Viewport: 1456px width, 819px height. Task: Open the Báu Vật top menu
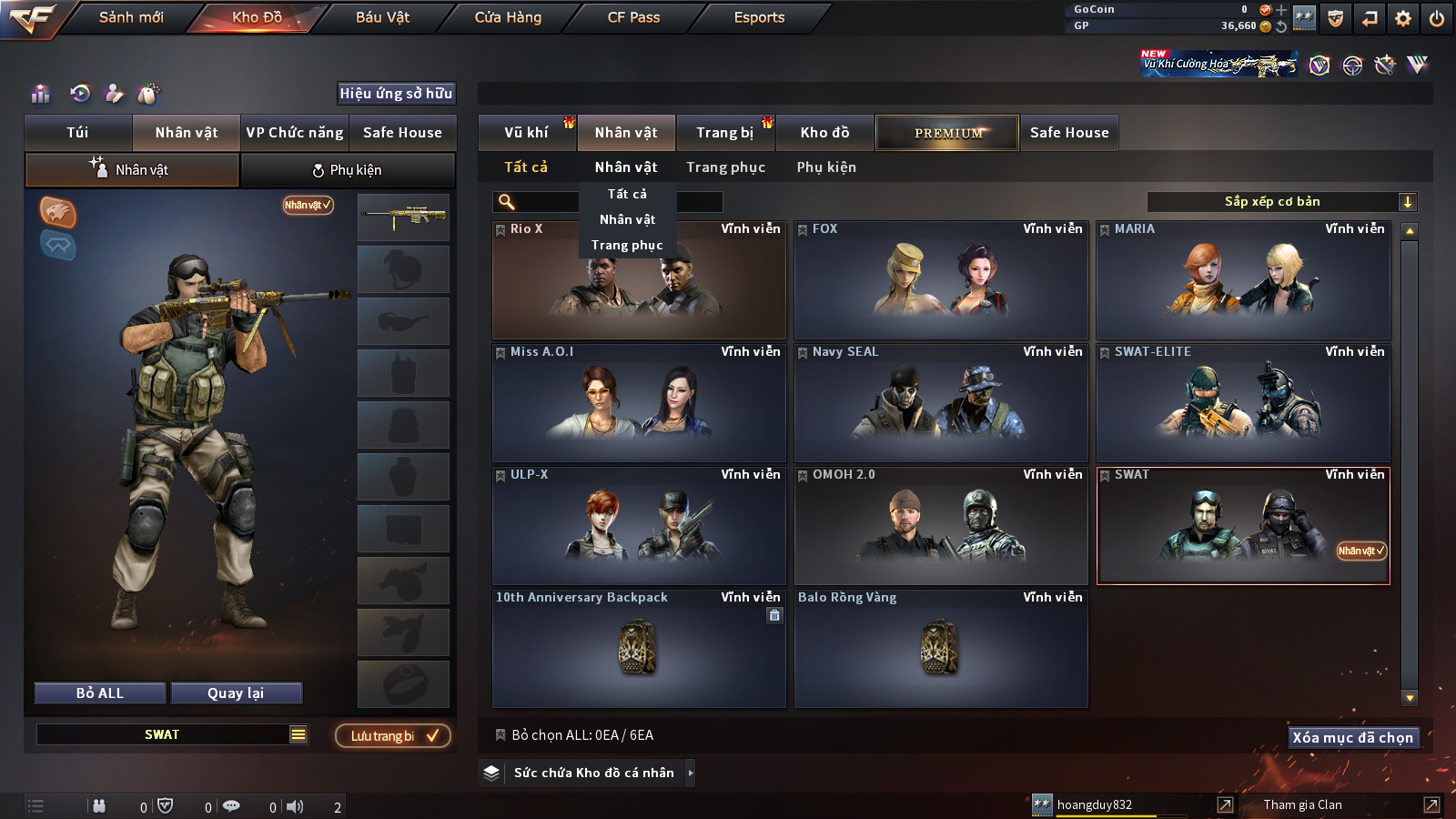[382, 17]
